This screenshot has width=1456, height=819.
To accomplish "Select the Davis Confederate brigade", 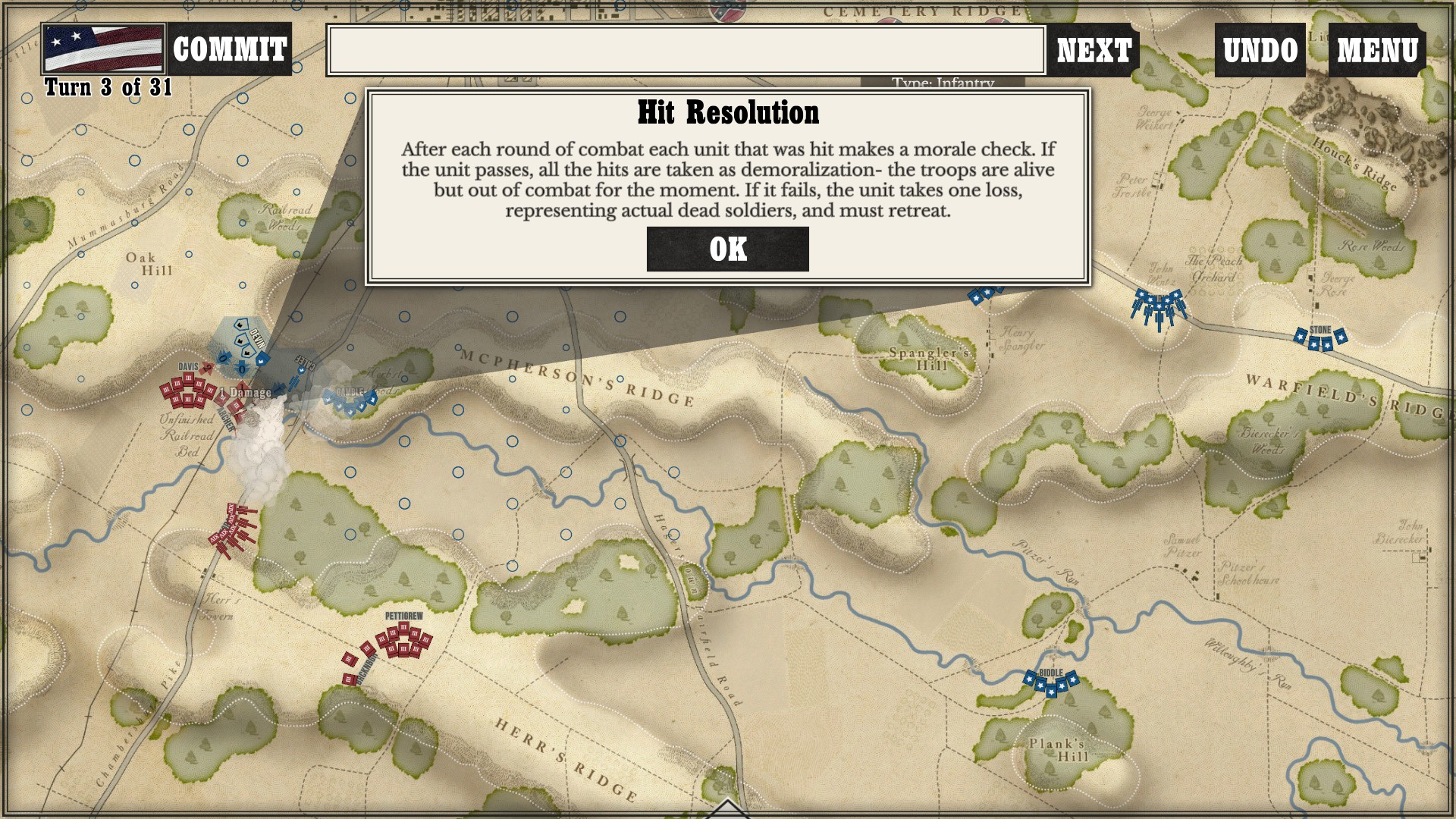I will pyautogui.click(x=188, y=391).
